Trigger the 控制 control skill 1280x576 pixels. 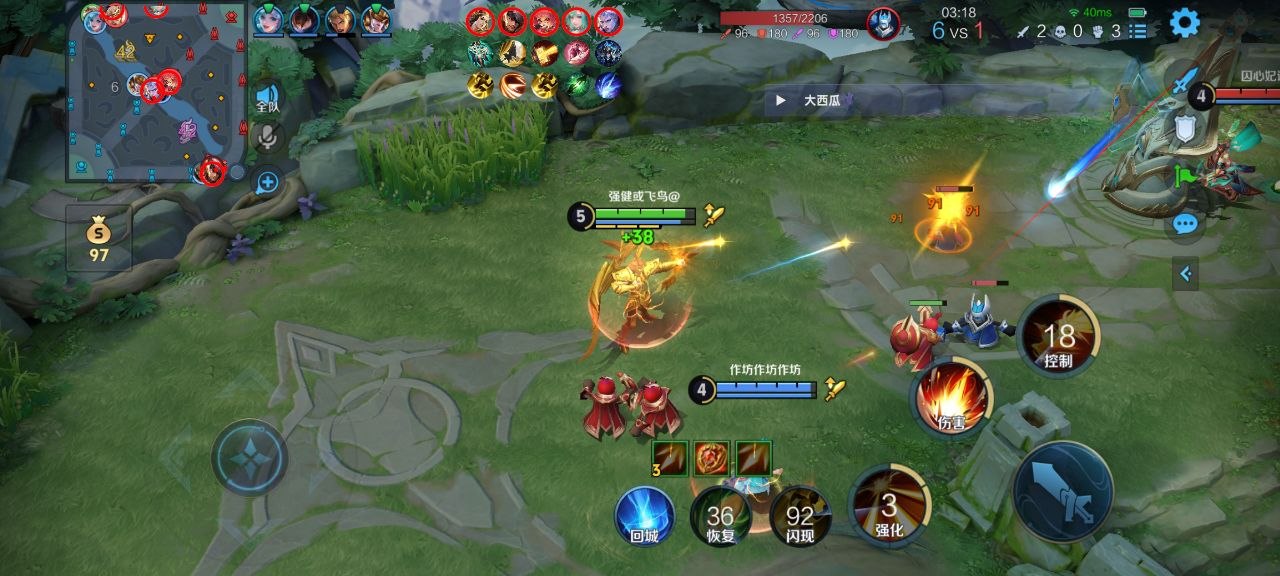click(1058, 337)
